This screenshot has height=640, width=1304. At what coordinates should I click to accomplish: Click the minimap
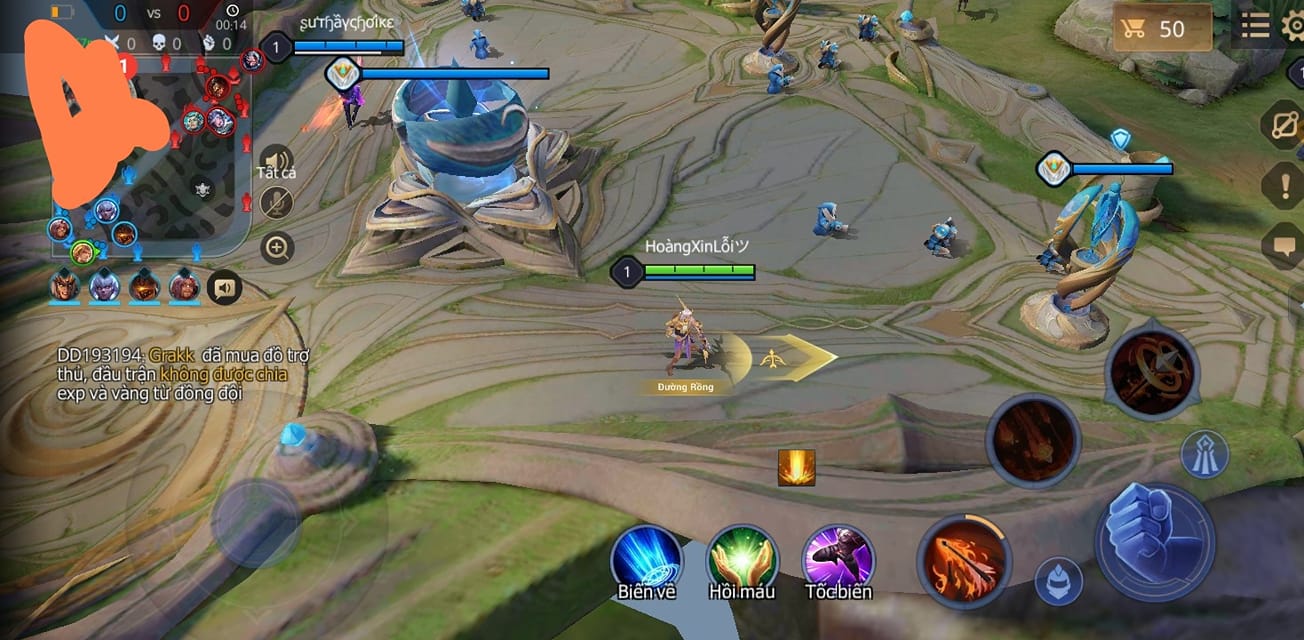150,150
